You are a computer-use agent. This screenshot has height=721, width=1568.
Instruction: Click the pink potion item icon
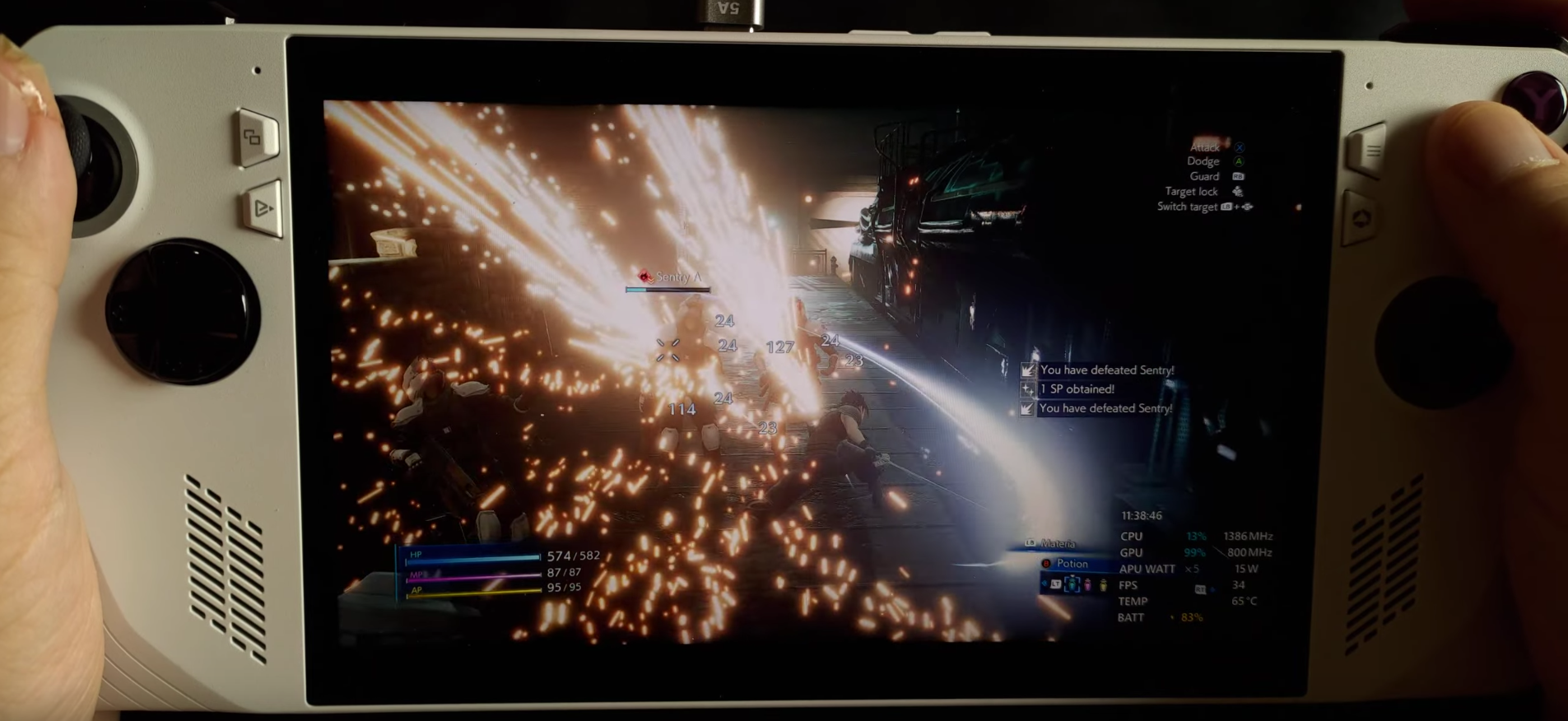1087,586
